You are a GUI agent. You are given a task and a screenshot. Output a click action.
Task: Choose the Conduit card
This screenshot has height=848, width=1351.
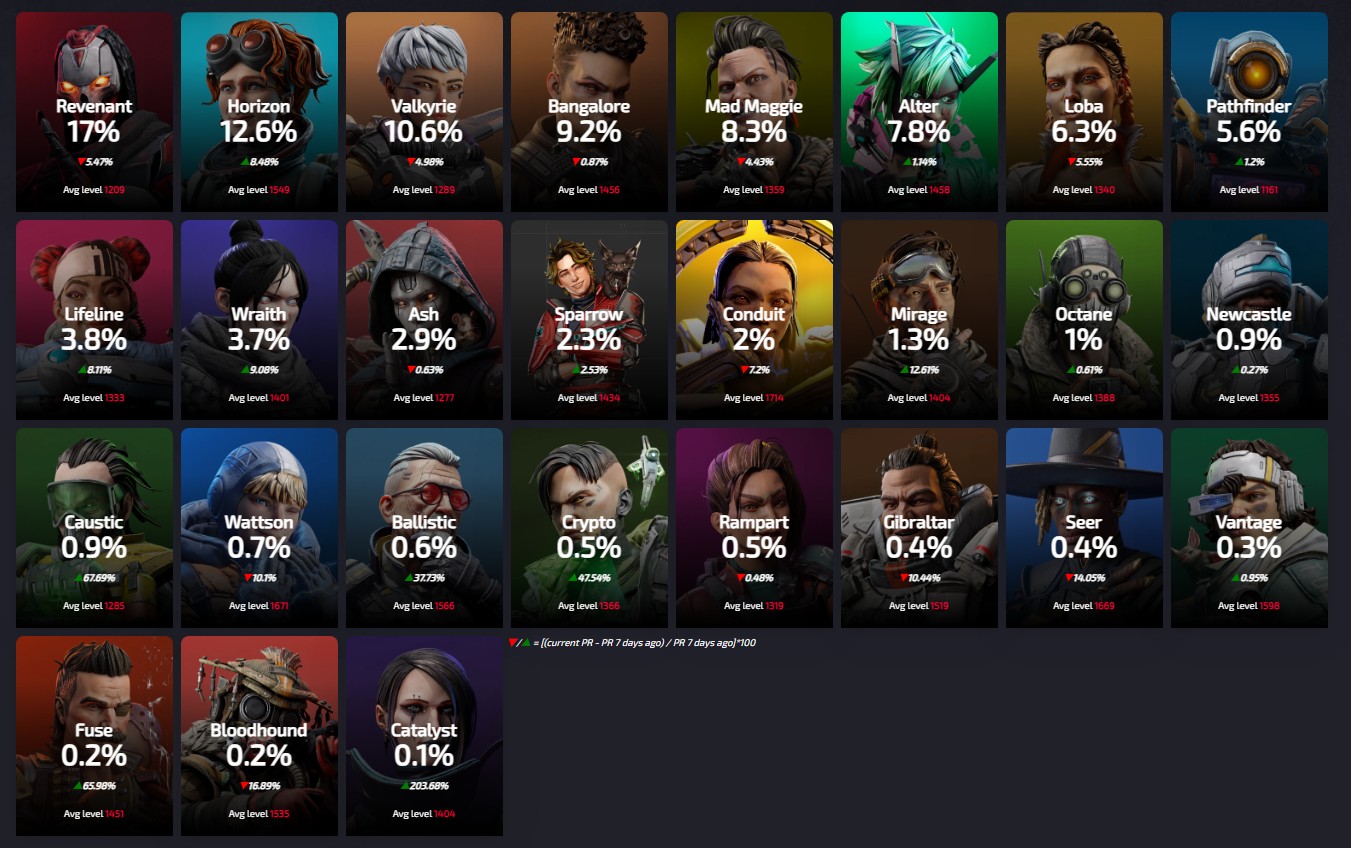click(754, 320)
